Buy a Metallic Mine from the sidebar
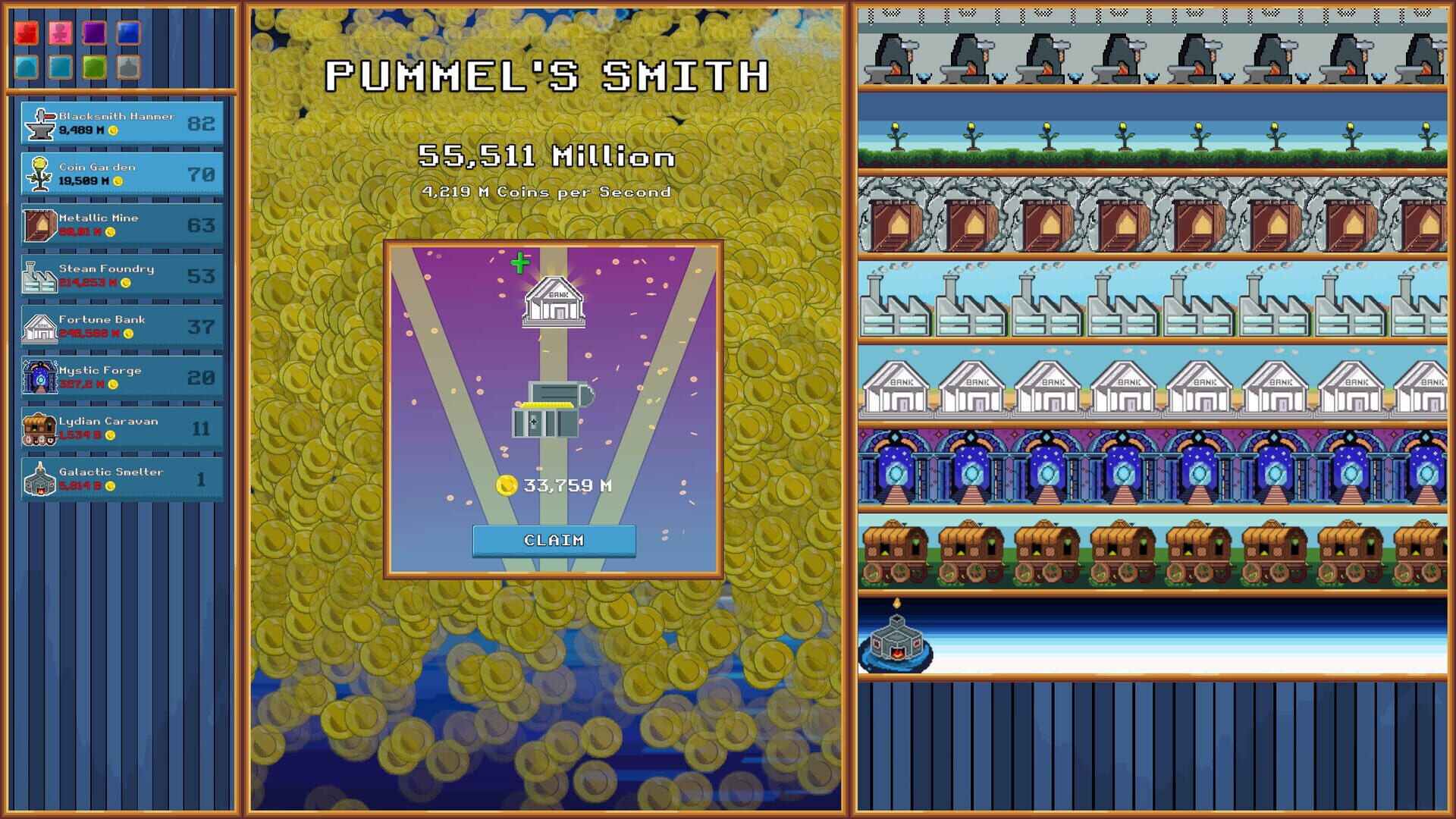 coord(121,224)
